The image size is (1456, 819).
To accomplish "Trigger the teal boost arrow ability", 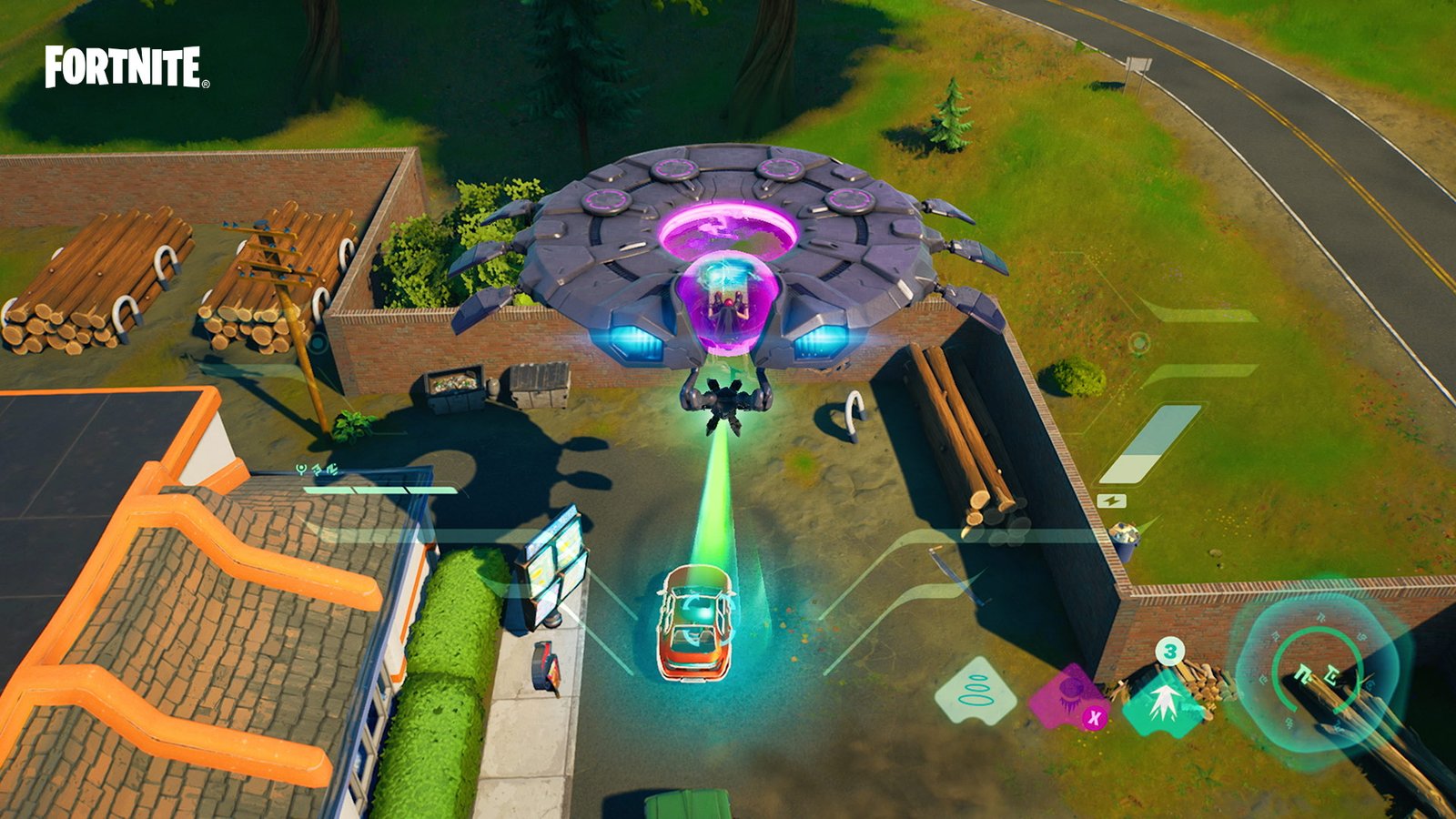I will [x=1168, y=701].
